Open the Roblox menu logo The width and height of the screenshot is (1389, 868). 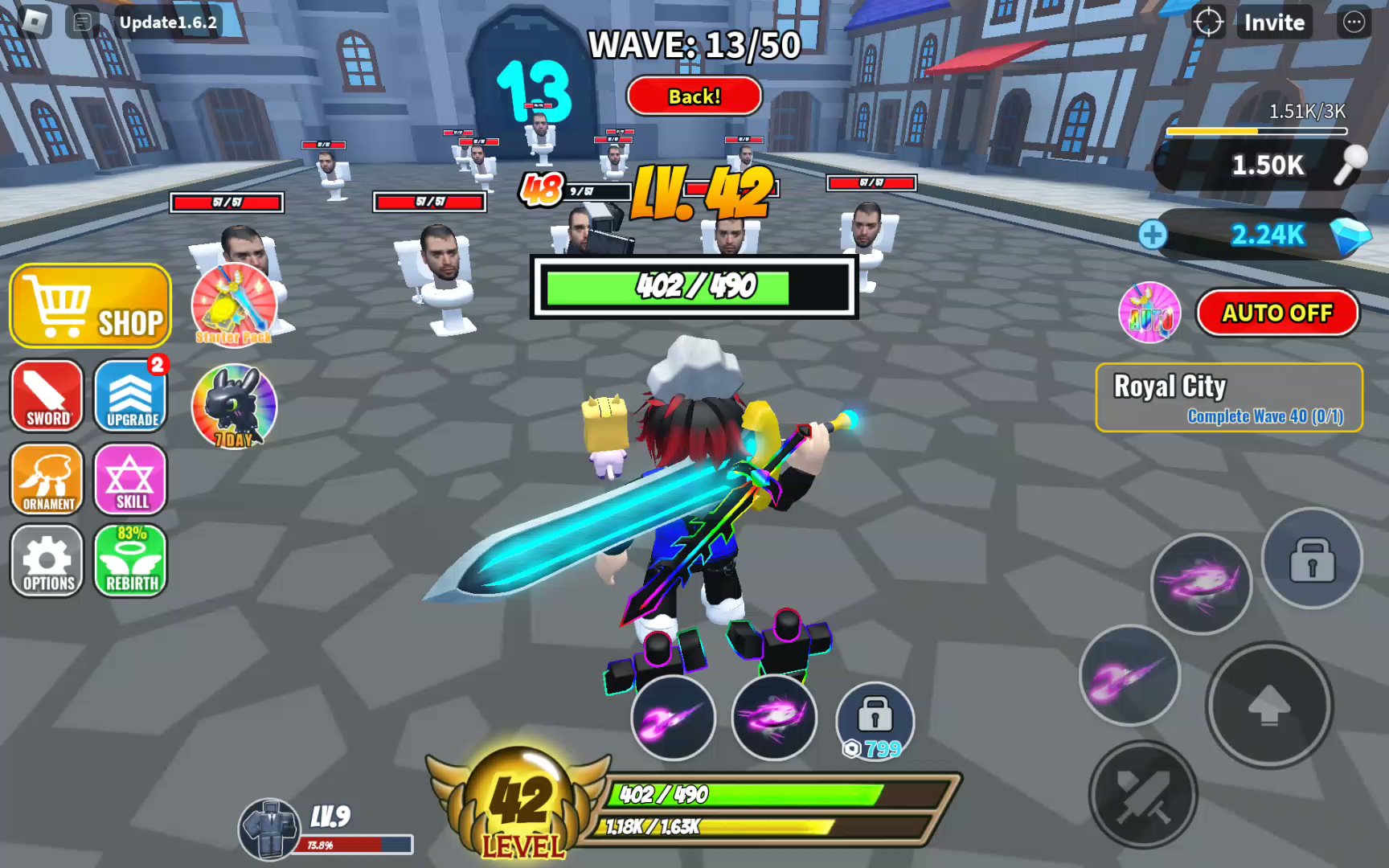point(34,22)
